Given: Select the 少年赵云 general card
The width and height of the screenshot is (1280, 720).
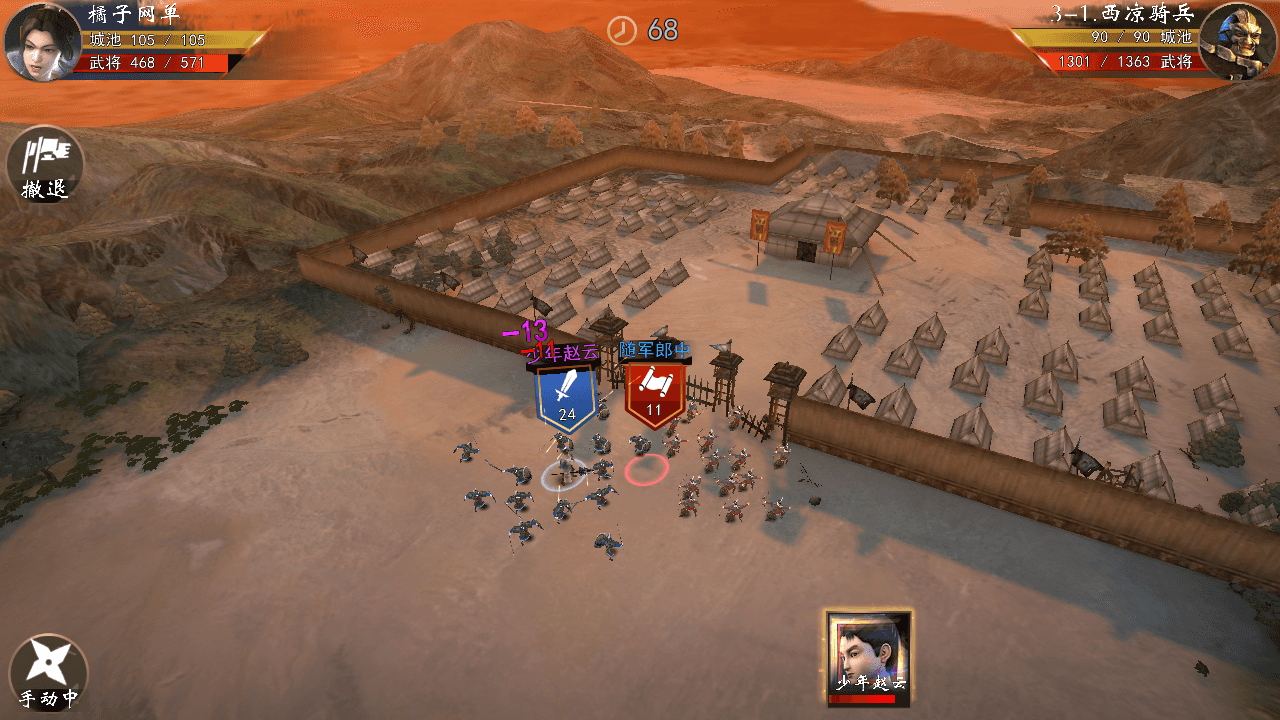Looking at the screenshot, I should (x=869, y=655).
